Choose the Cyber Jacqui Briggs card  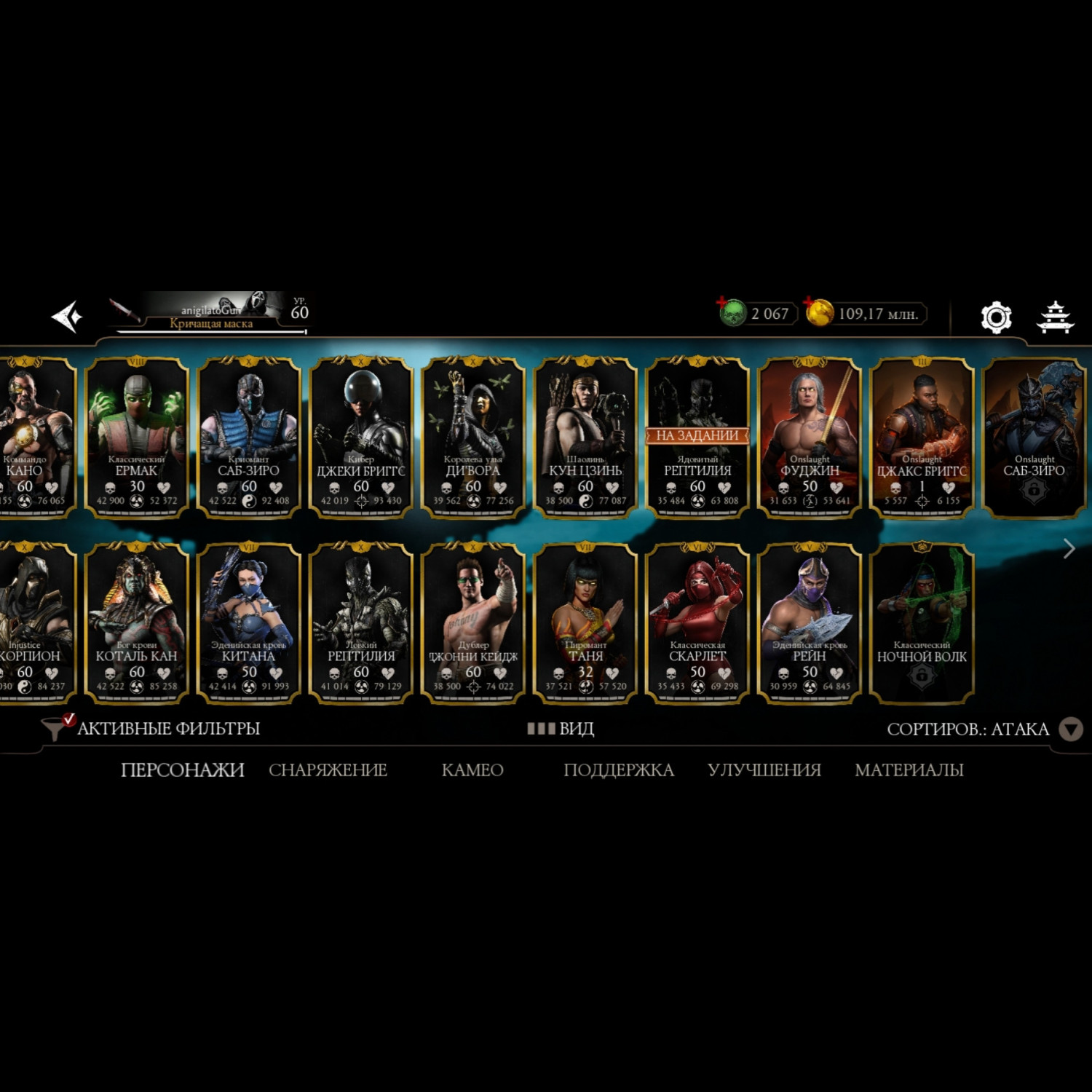361,437
